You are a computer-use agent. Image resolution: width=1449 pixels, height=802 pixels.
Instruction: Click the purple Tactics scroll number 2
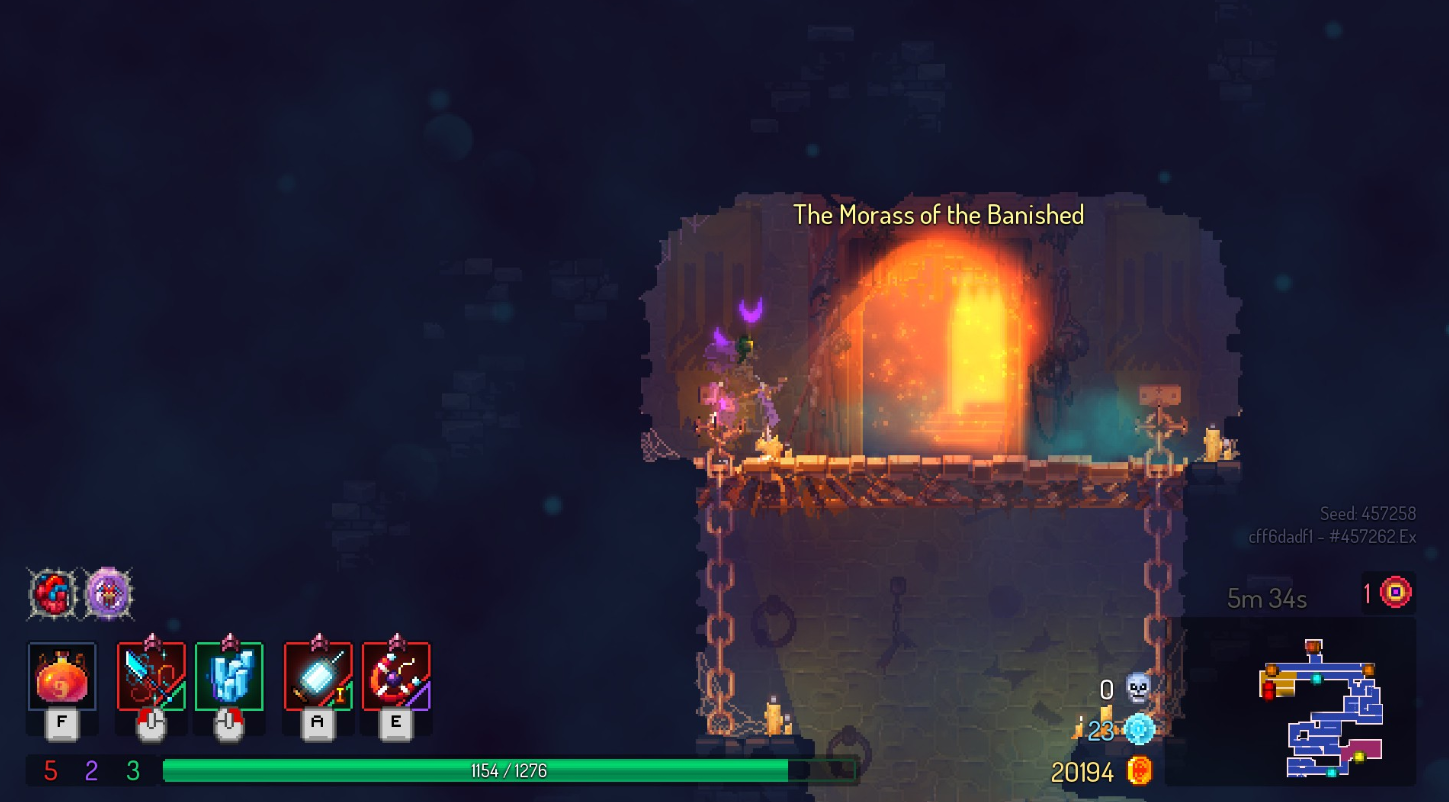(92, 770)
